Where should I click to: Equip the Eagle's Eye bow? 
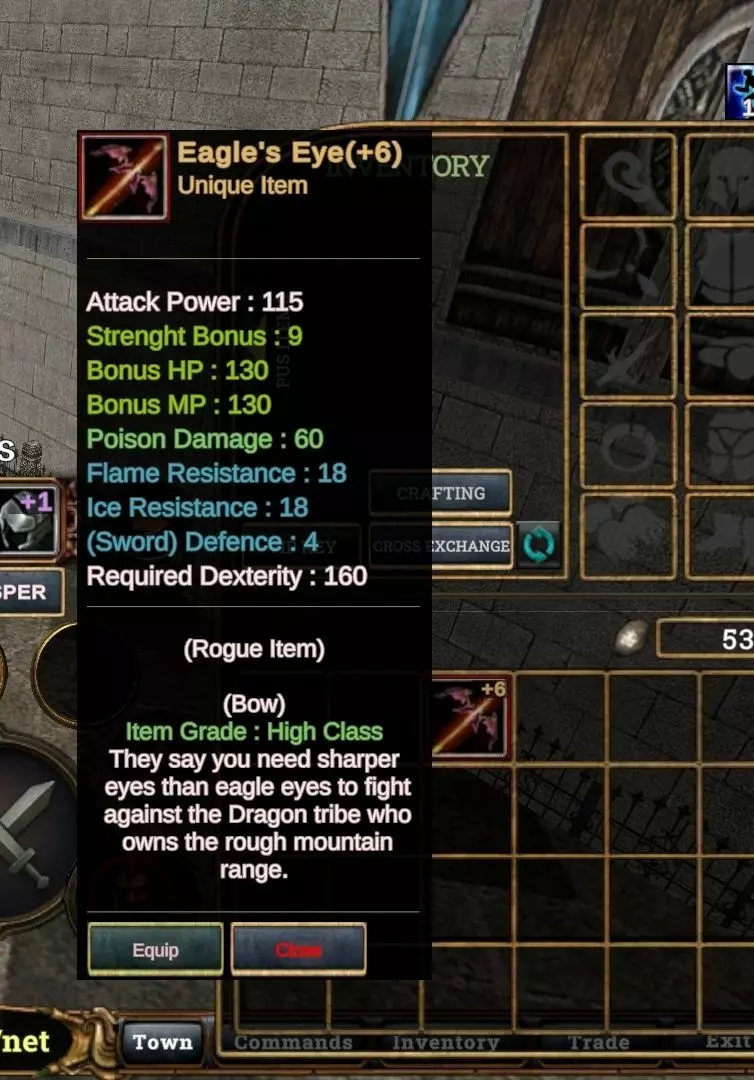[155, 949]
